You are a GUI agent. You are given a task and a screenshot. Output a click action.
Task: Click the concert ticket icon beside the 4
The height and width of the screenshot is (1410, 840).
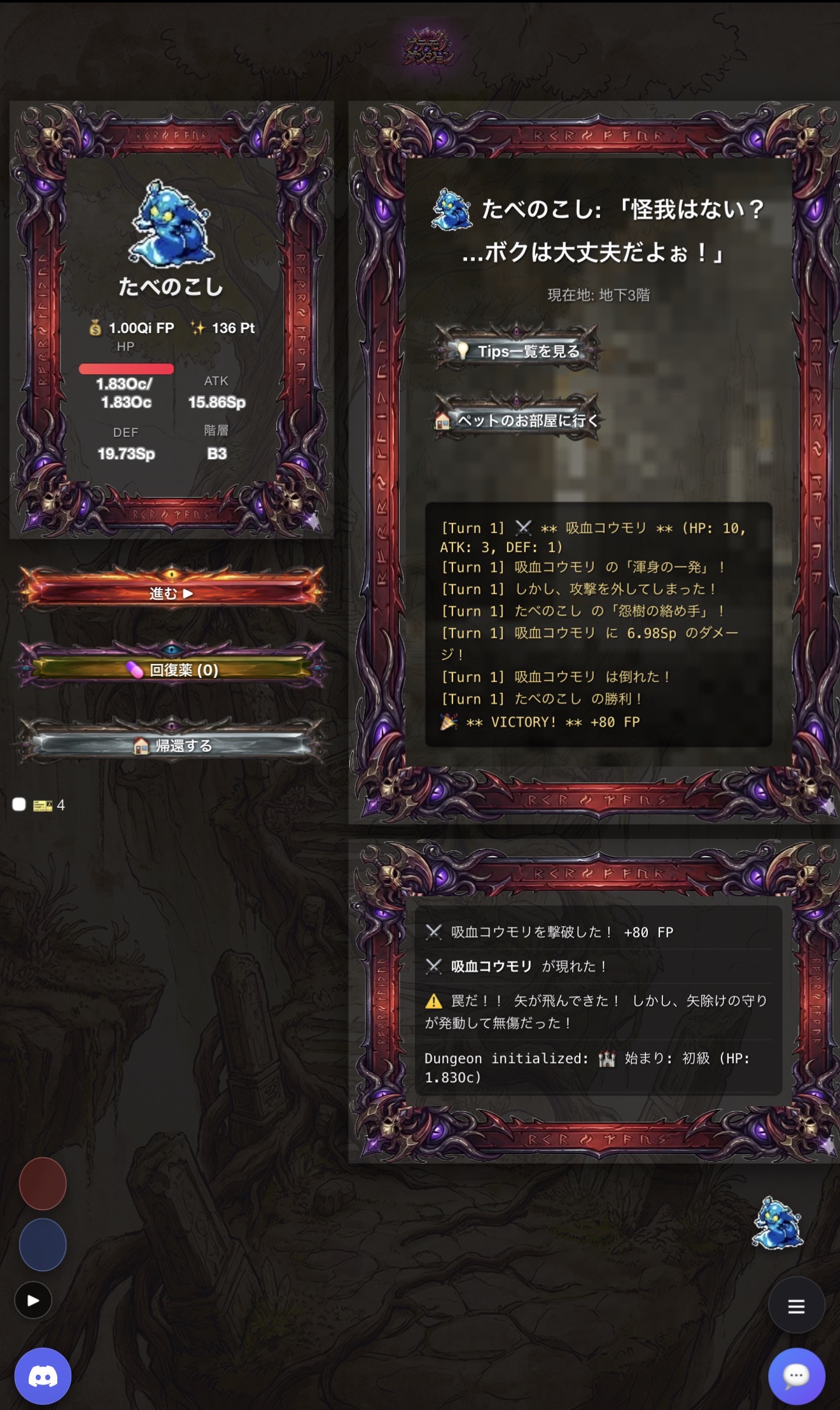[42, 804]
